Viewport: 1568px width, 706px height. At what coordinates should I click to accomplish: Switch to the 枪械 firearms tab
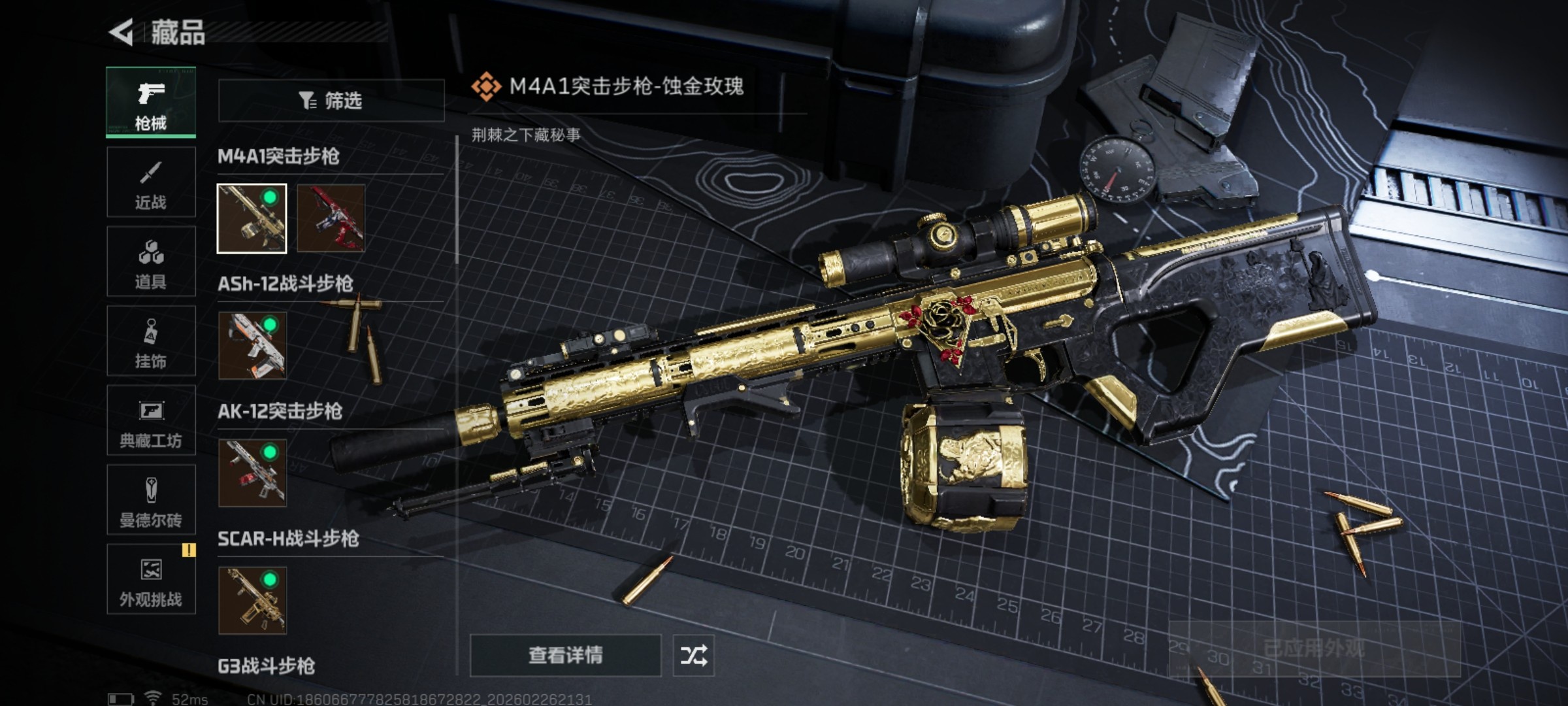[151, 102]
